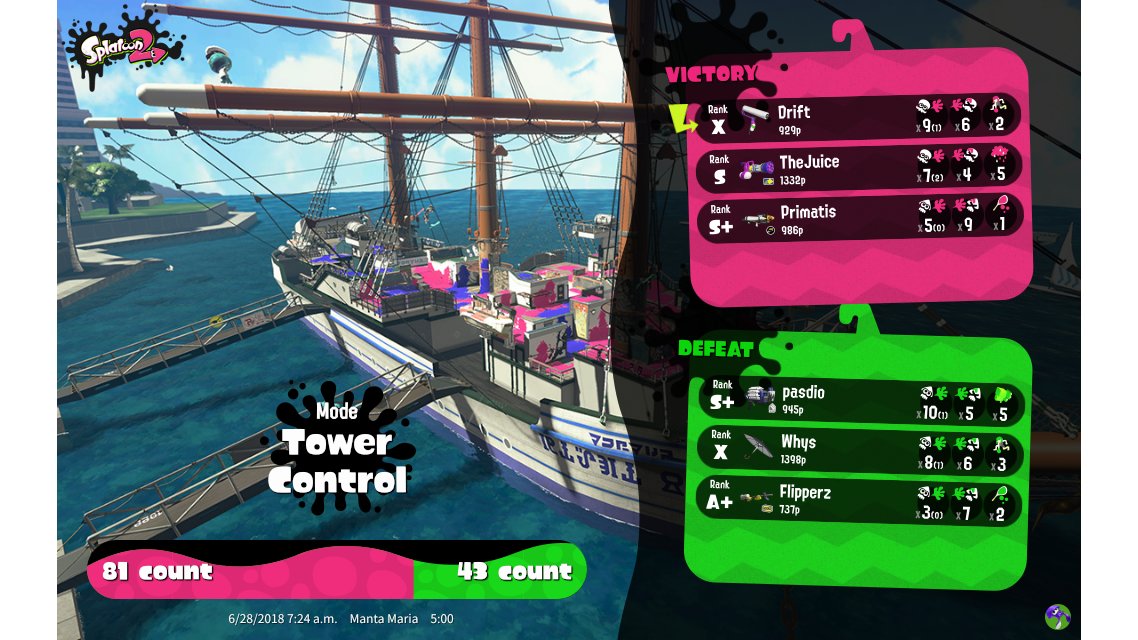Open the Whys player result row
This screenshot has width=1138, height=640.
(858, 450)
